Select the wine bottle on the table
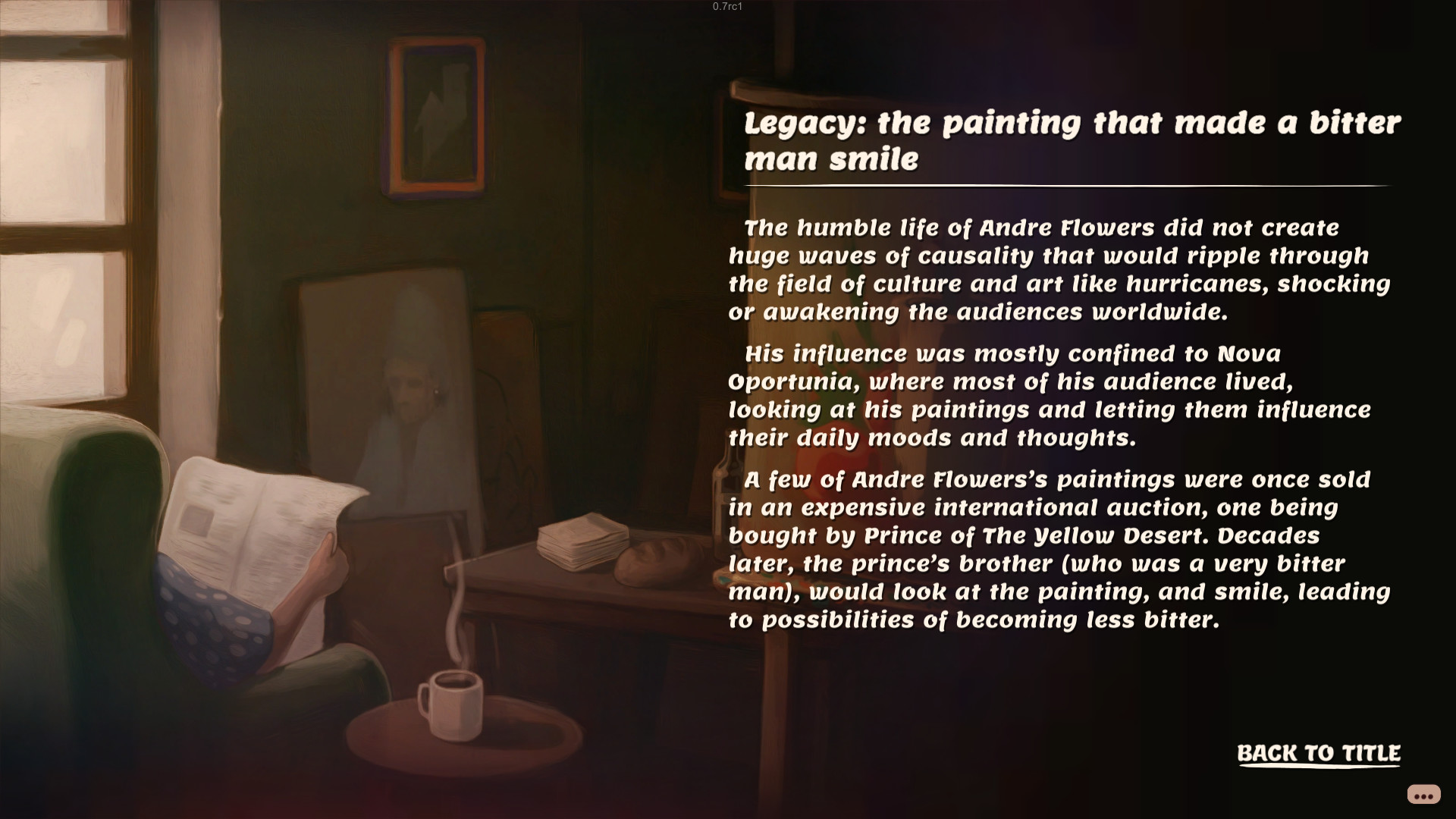Screen dimensions: 1456x819 click(720, 493)
